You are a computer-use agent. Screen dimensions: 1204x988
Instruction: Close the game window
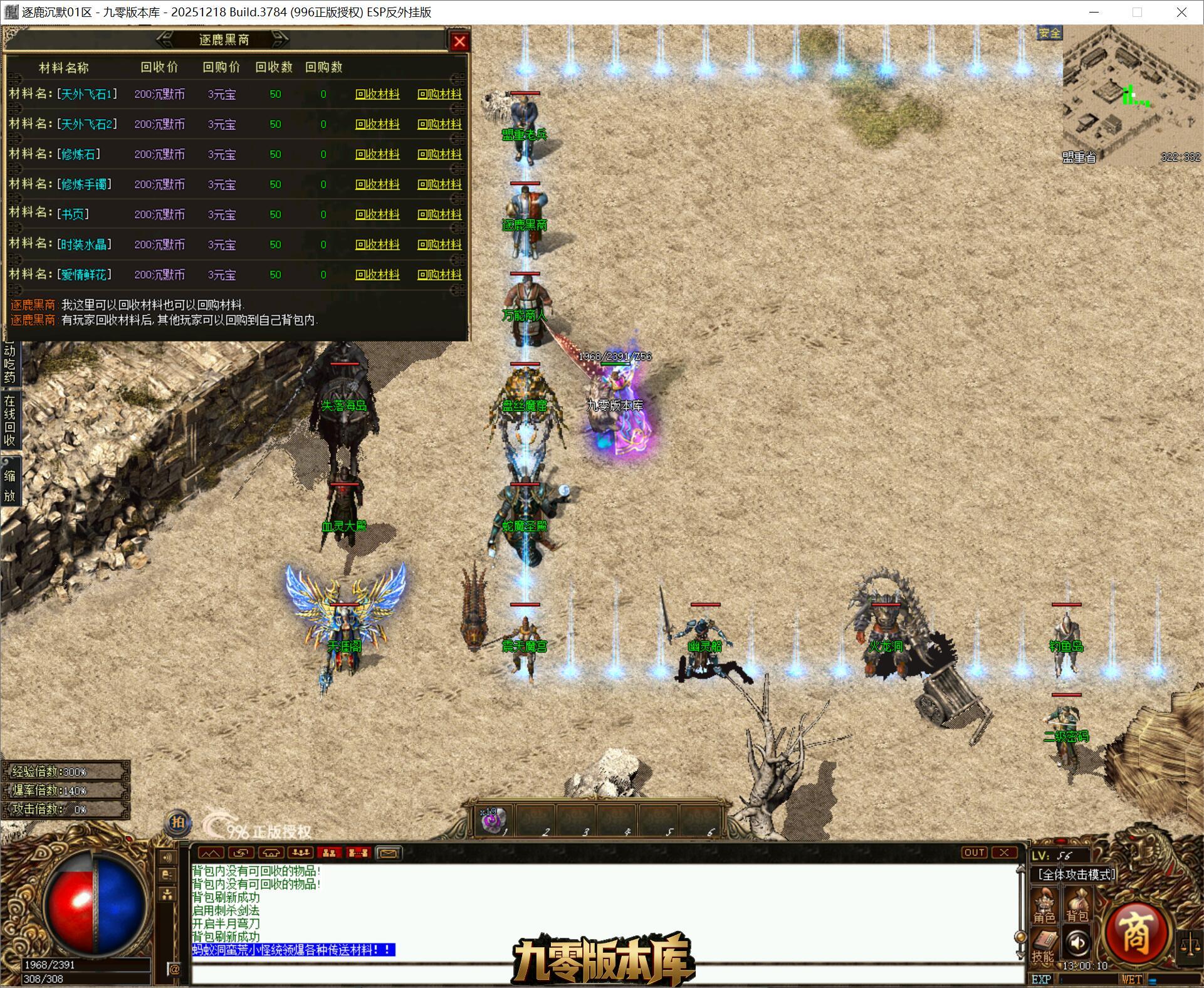click(1181, 12)
